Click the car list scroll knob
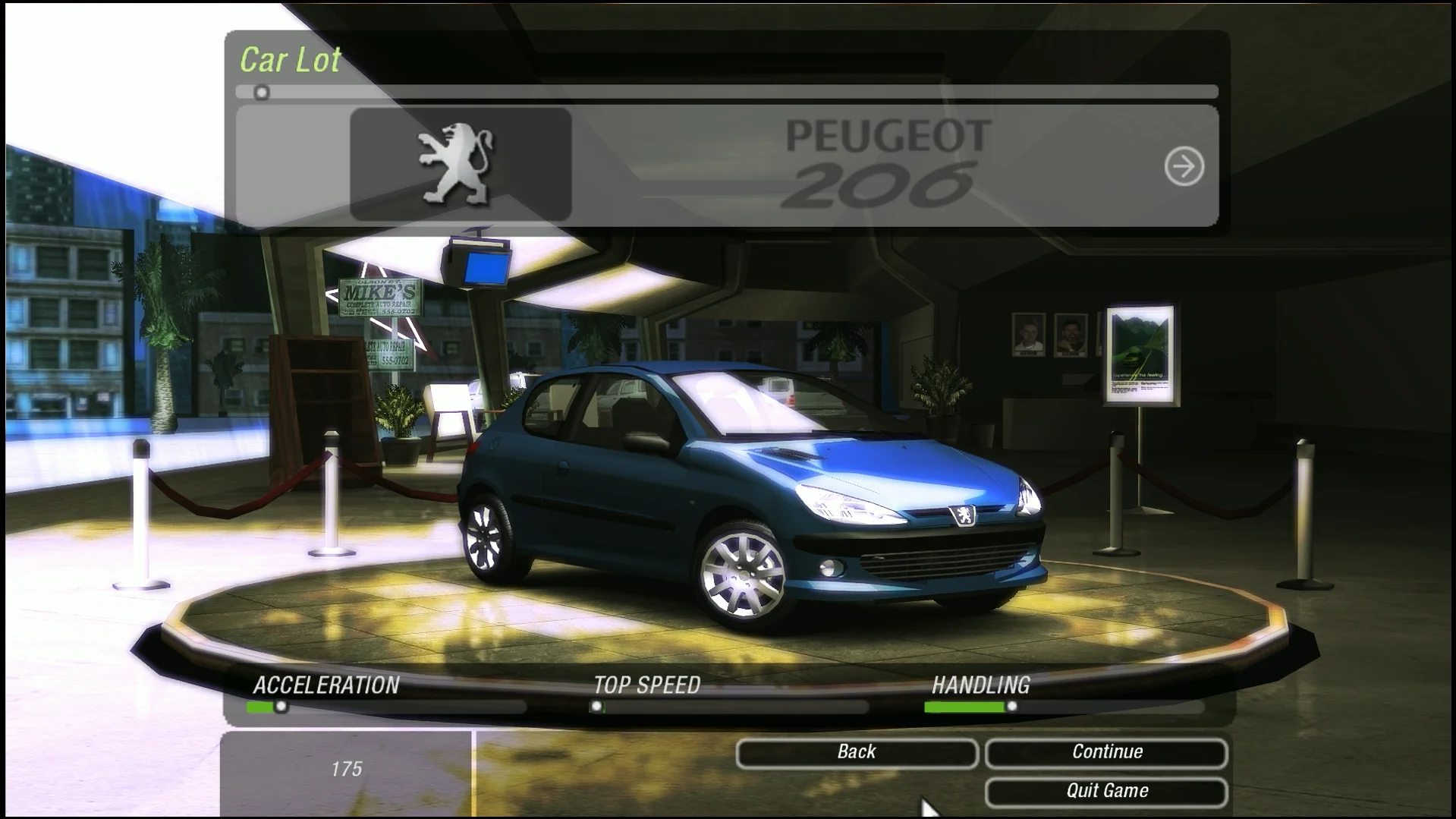 (x=262, y=93)
